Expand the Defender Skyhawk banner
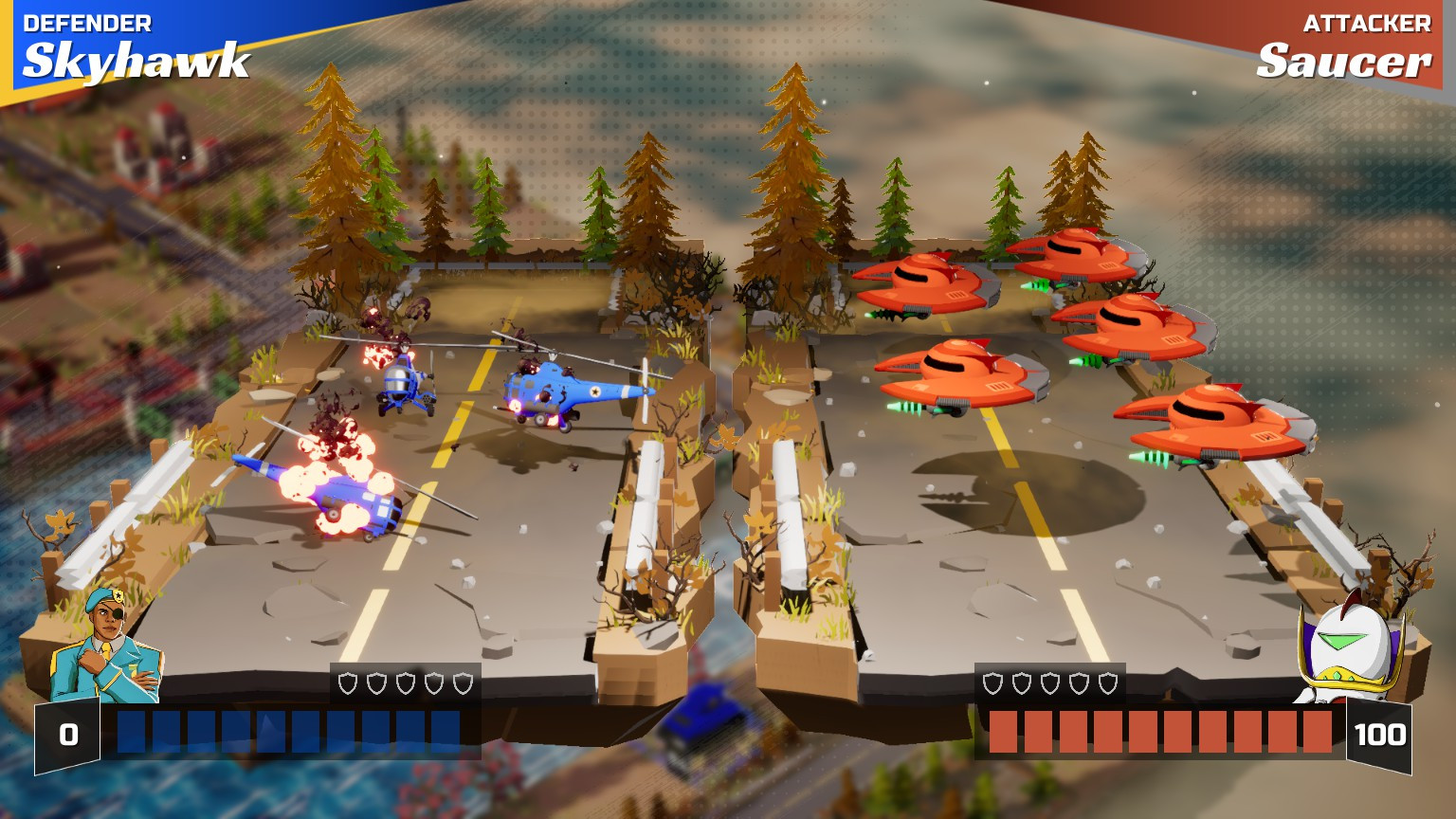 click(x=133, y=43)
